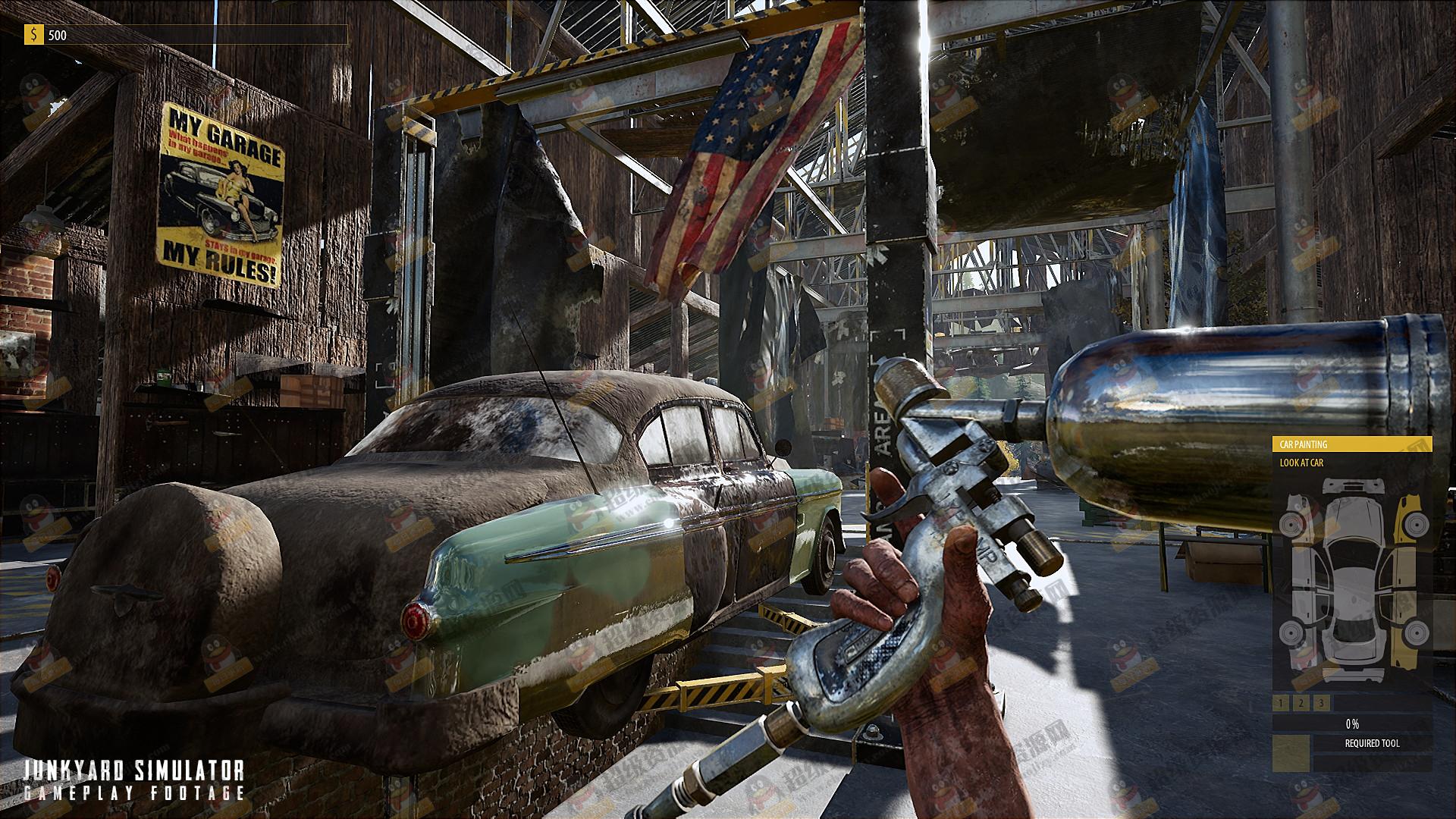Select paint slot number 3

pos(1321,704)
